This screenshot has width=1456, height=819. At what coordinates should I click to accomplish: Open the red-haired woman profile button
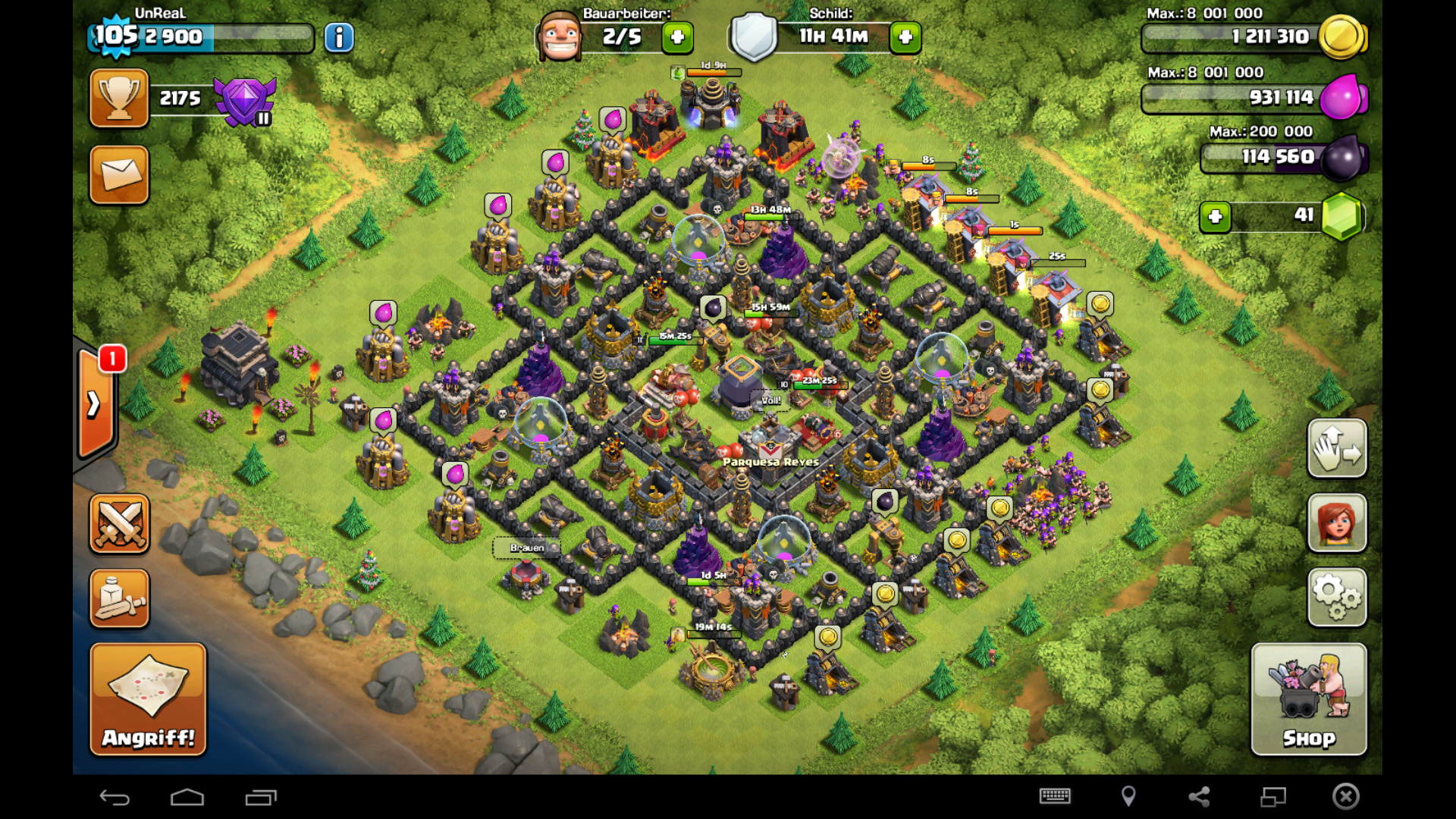pos(1337,522)
